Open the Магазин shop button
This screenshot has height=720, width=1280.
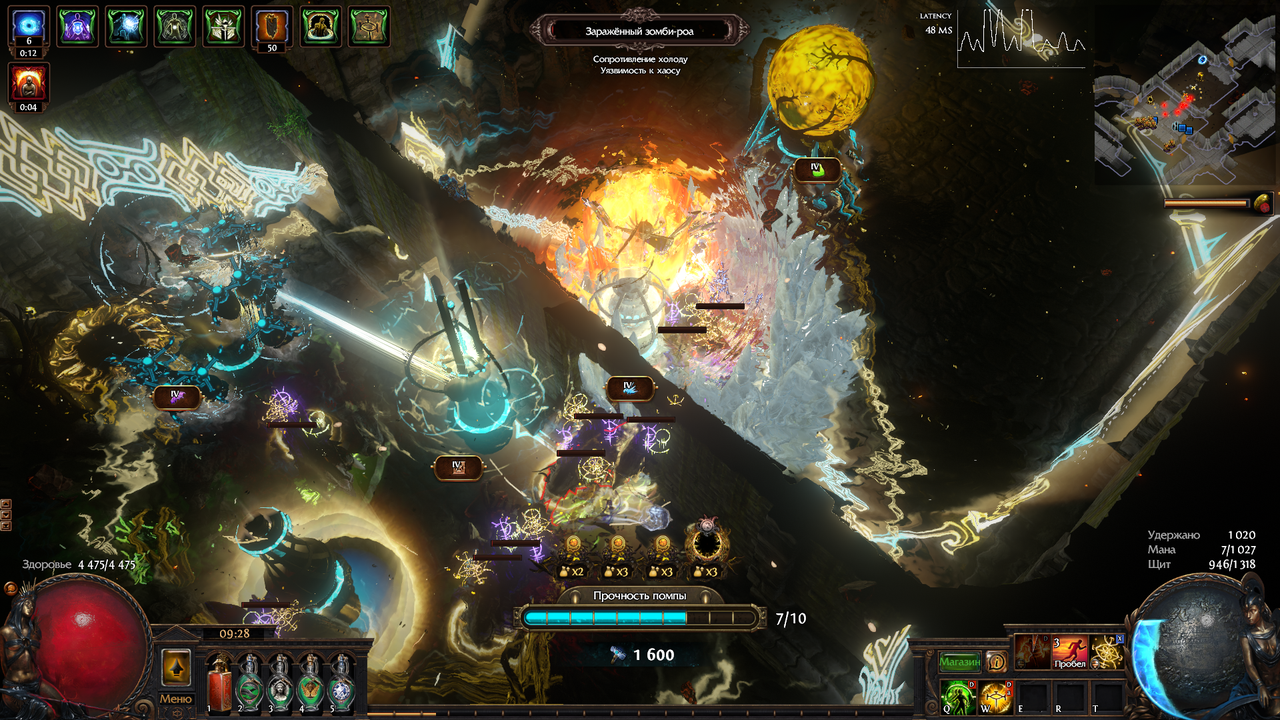coord(959,662)
